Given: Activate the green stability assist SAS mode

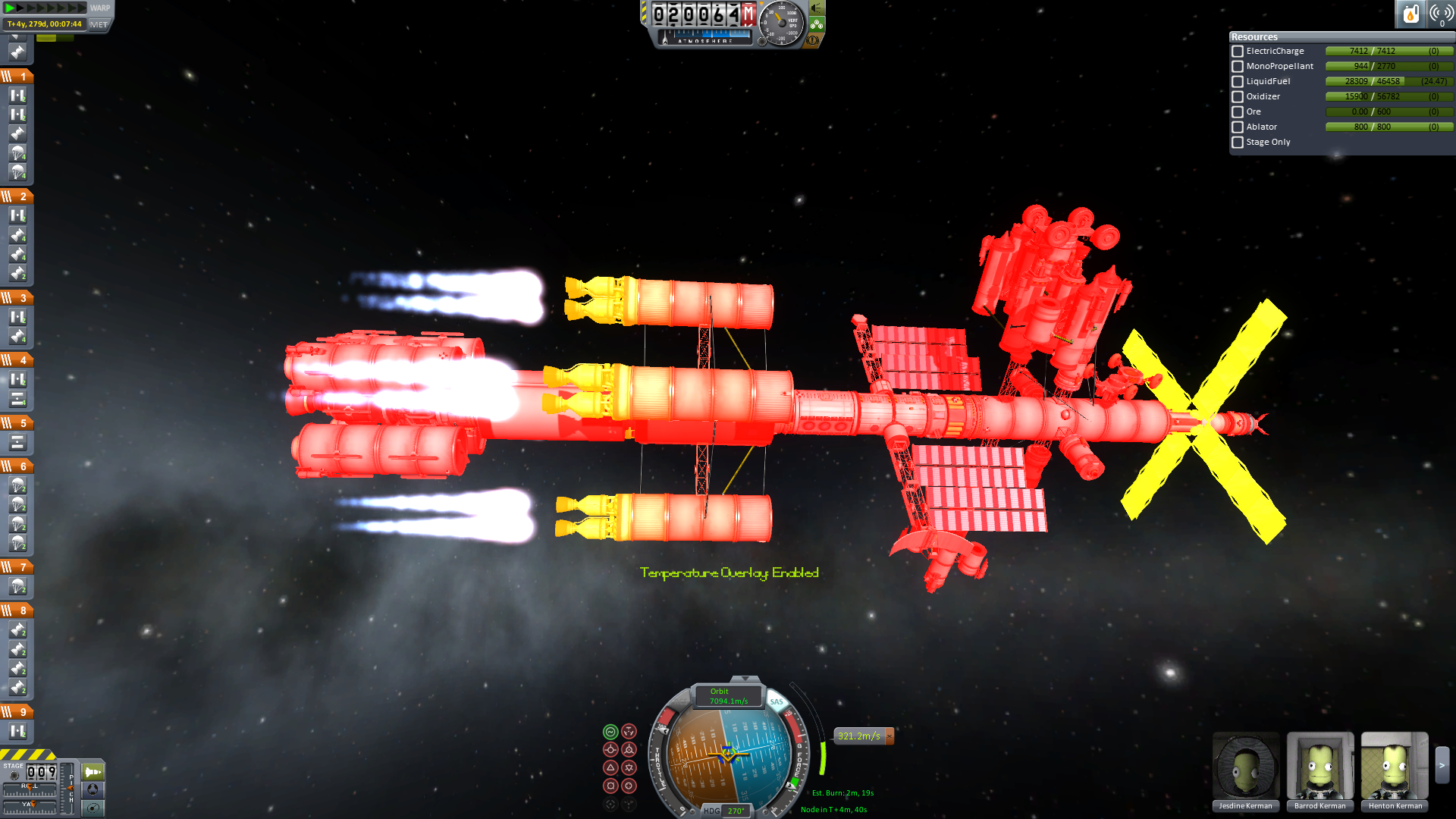Looking at the screenshot, I should (610, 732).
